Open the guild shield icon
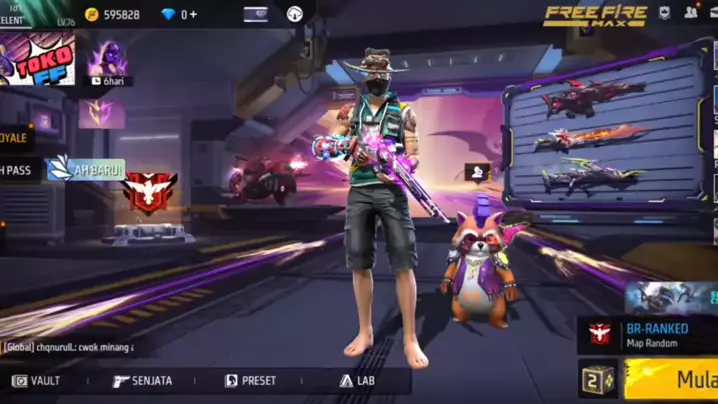 click(664, 13)
